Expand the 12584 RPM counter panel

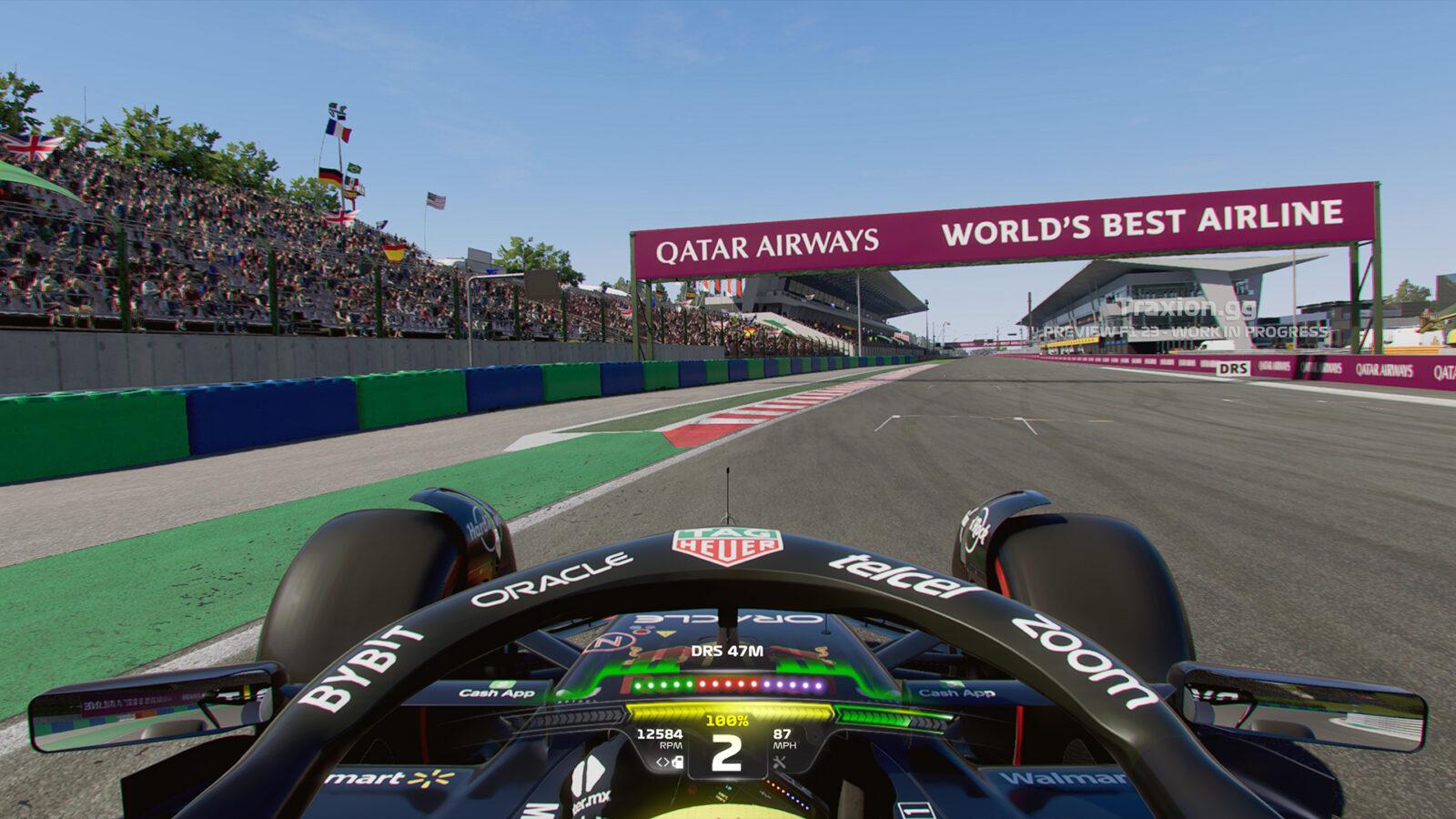(662, 739)
